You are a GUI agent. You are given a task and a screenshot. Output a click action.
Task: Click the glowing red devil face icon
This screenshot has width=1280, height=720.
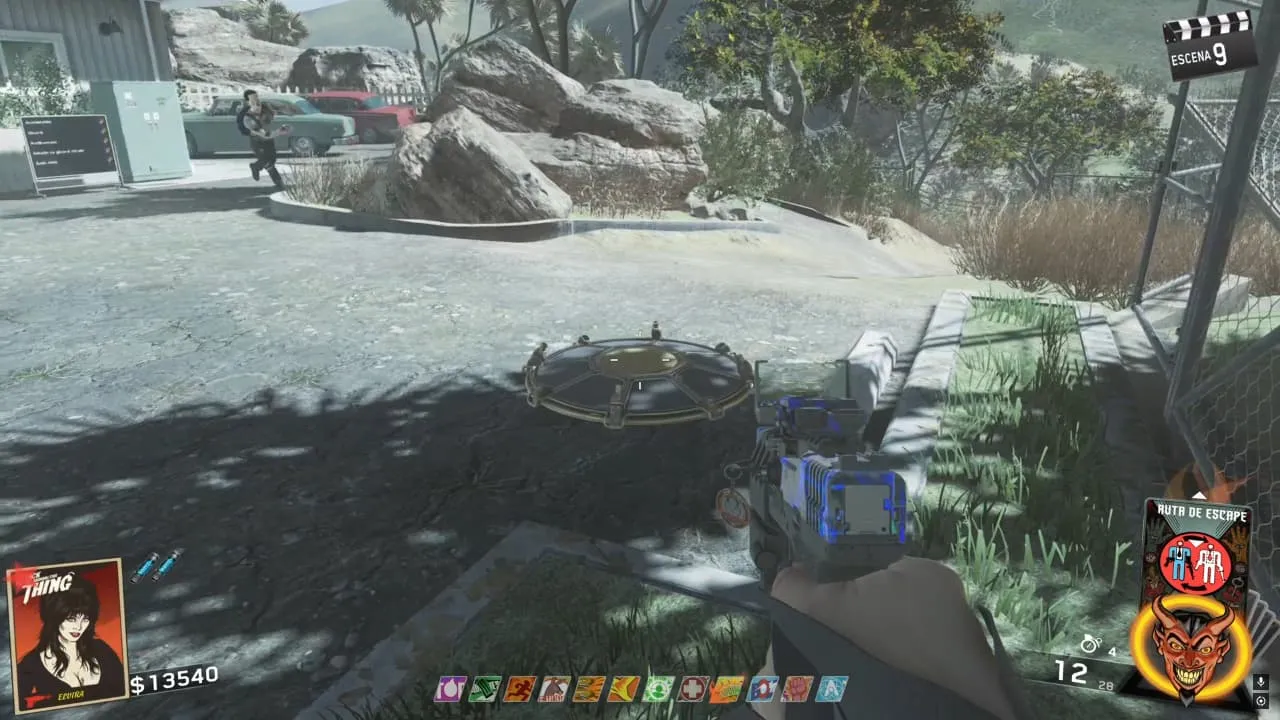(x=1190, y=647)
